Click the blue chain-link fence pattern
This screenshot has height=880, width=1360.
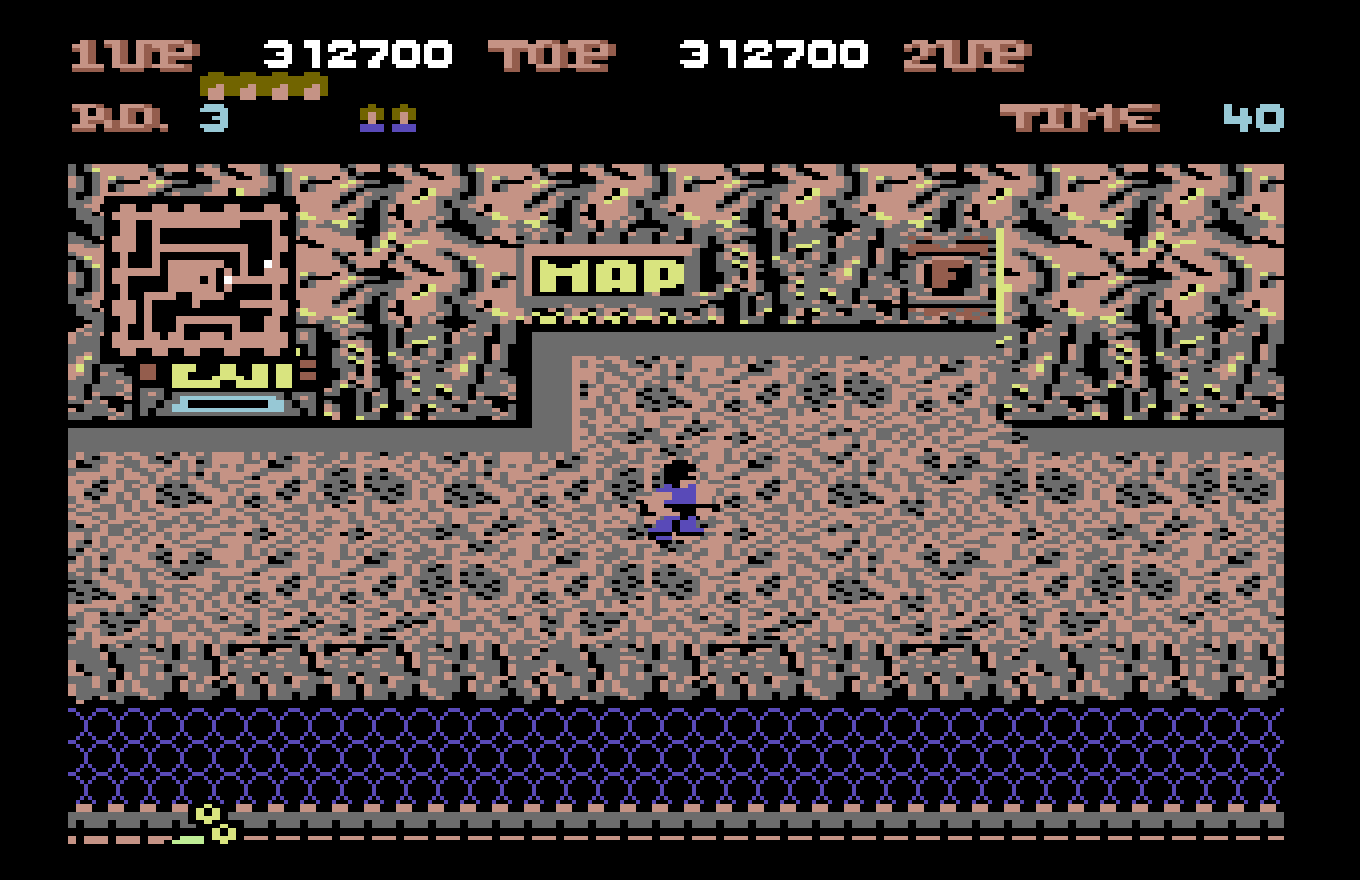tap(680, 755)
